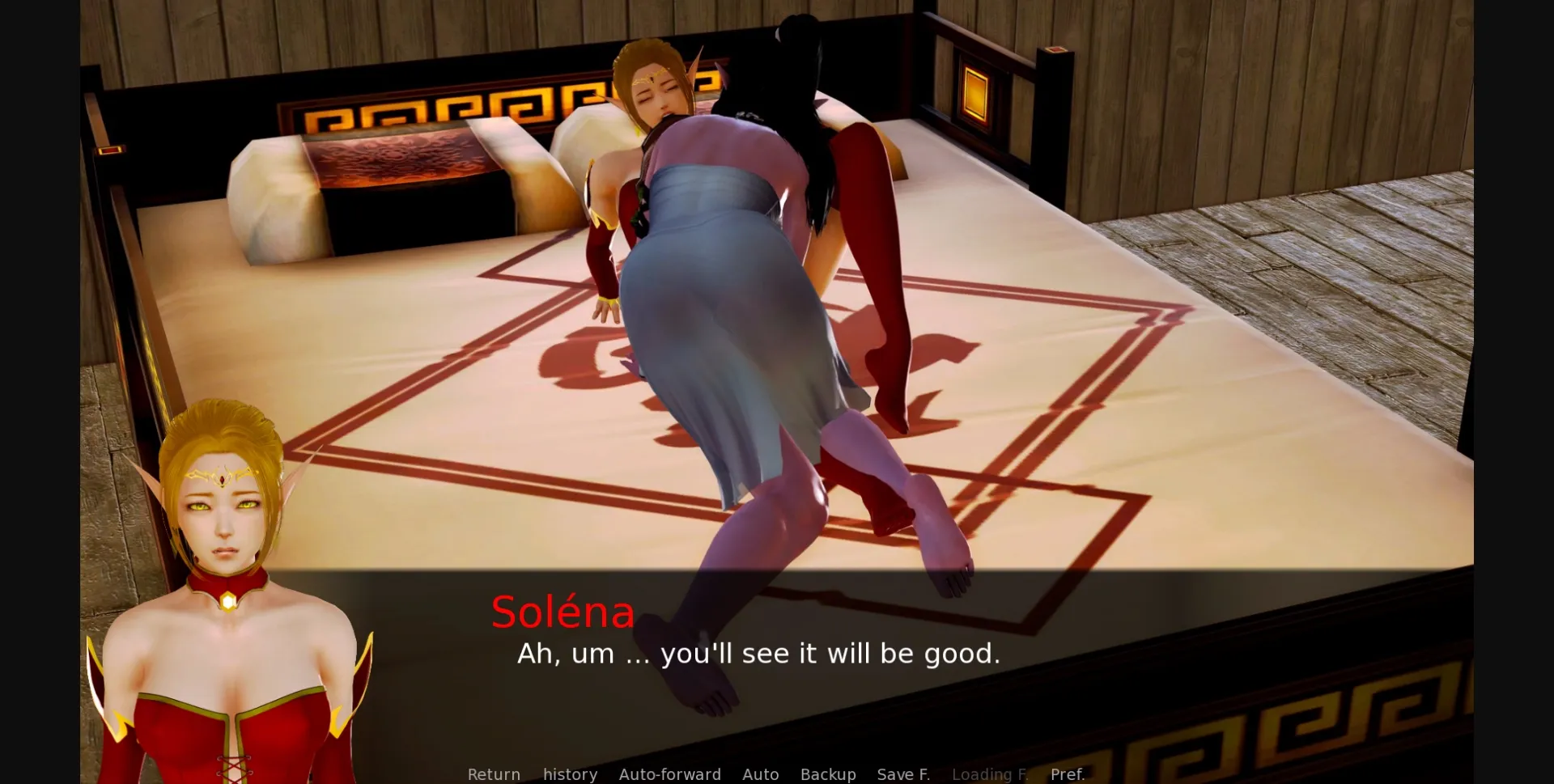Open the dialogue history
The width and height of the screenshot is (1554, 784).
(569, 774)
